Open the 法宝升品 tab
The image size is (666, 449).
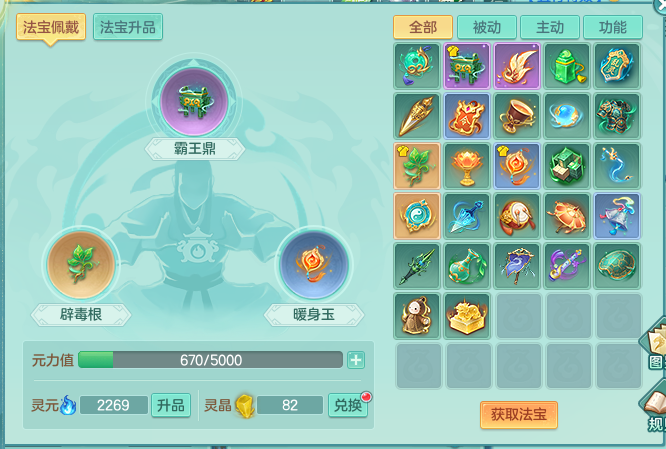coord(128,27)
